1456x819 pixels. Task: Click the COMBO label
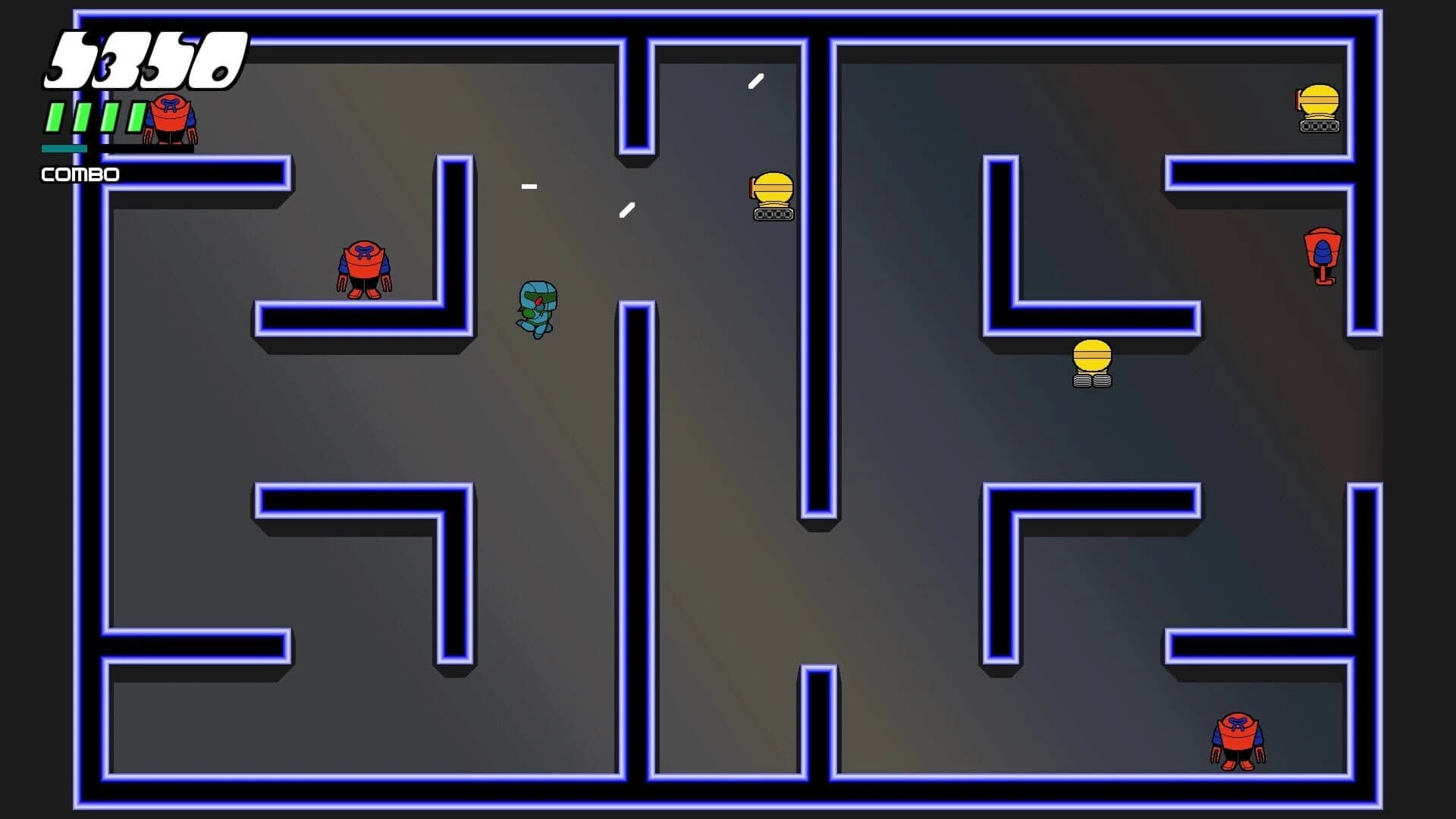[80, 174]
